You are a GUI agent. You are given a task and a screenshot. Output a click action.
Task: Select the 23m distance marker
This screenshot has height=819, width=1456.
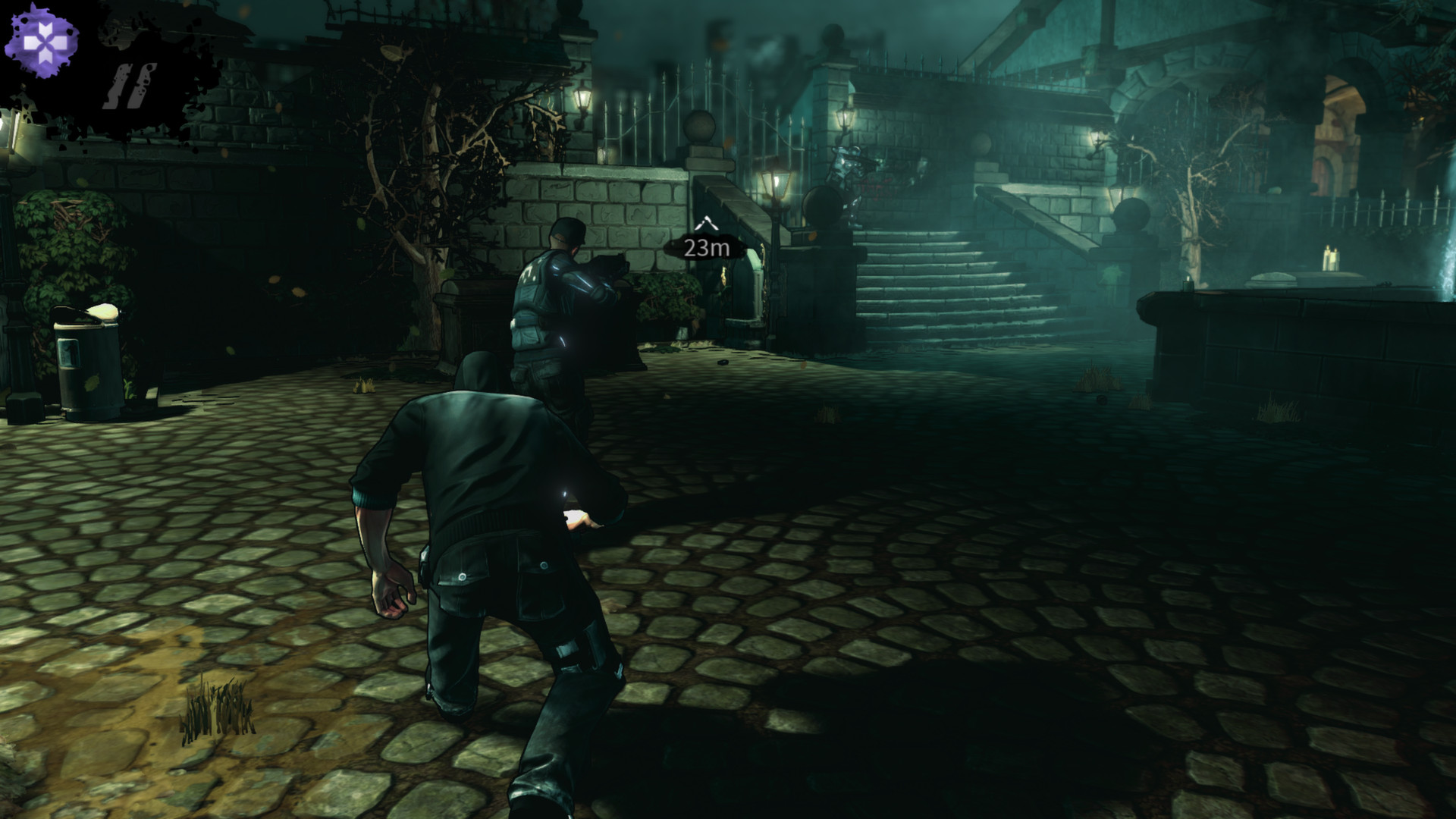tap(705, 245)
